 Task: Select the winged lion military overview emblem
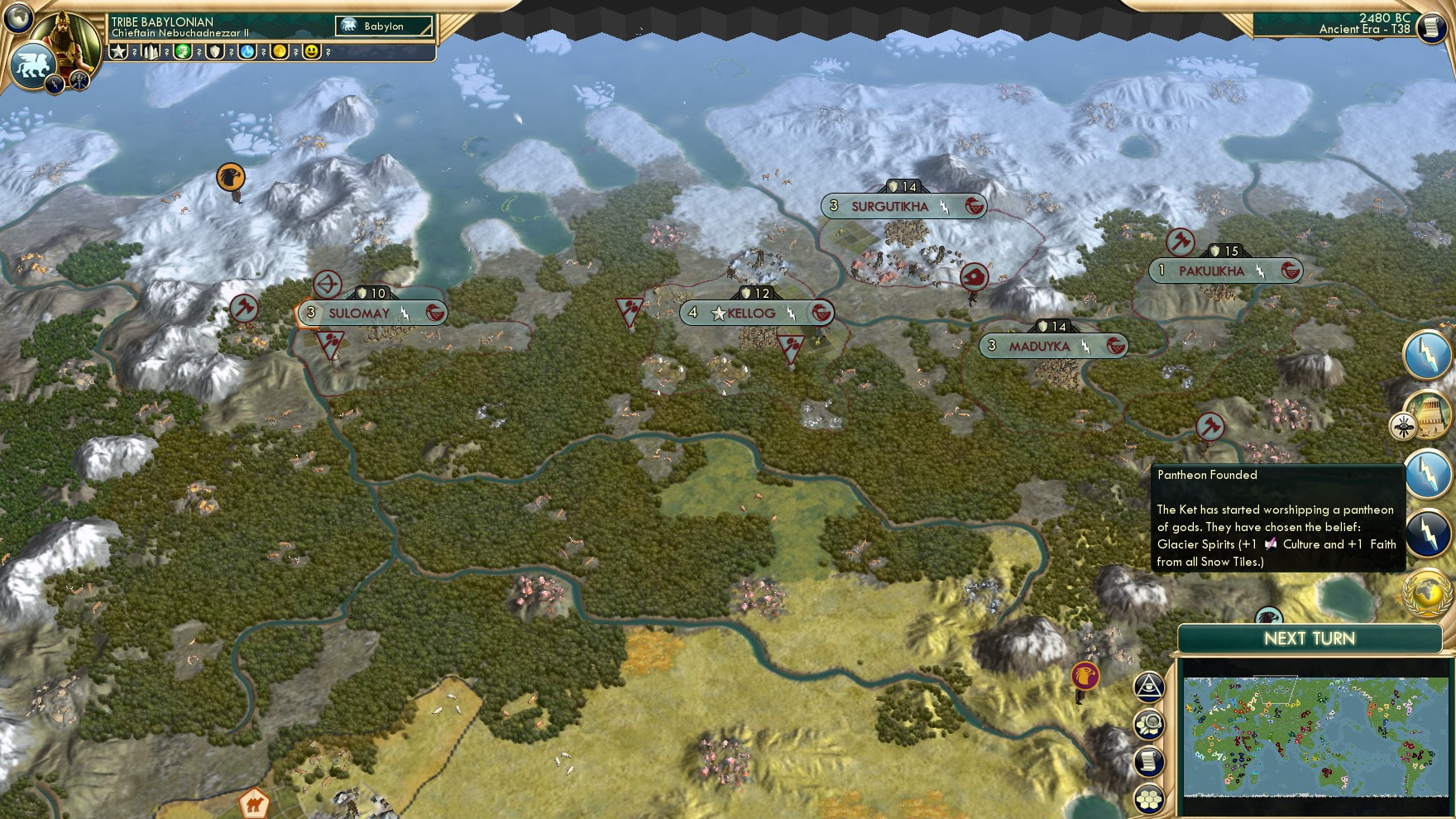[32, 64]
